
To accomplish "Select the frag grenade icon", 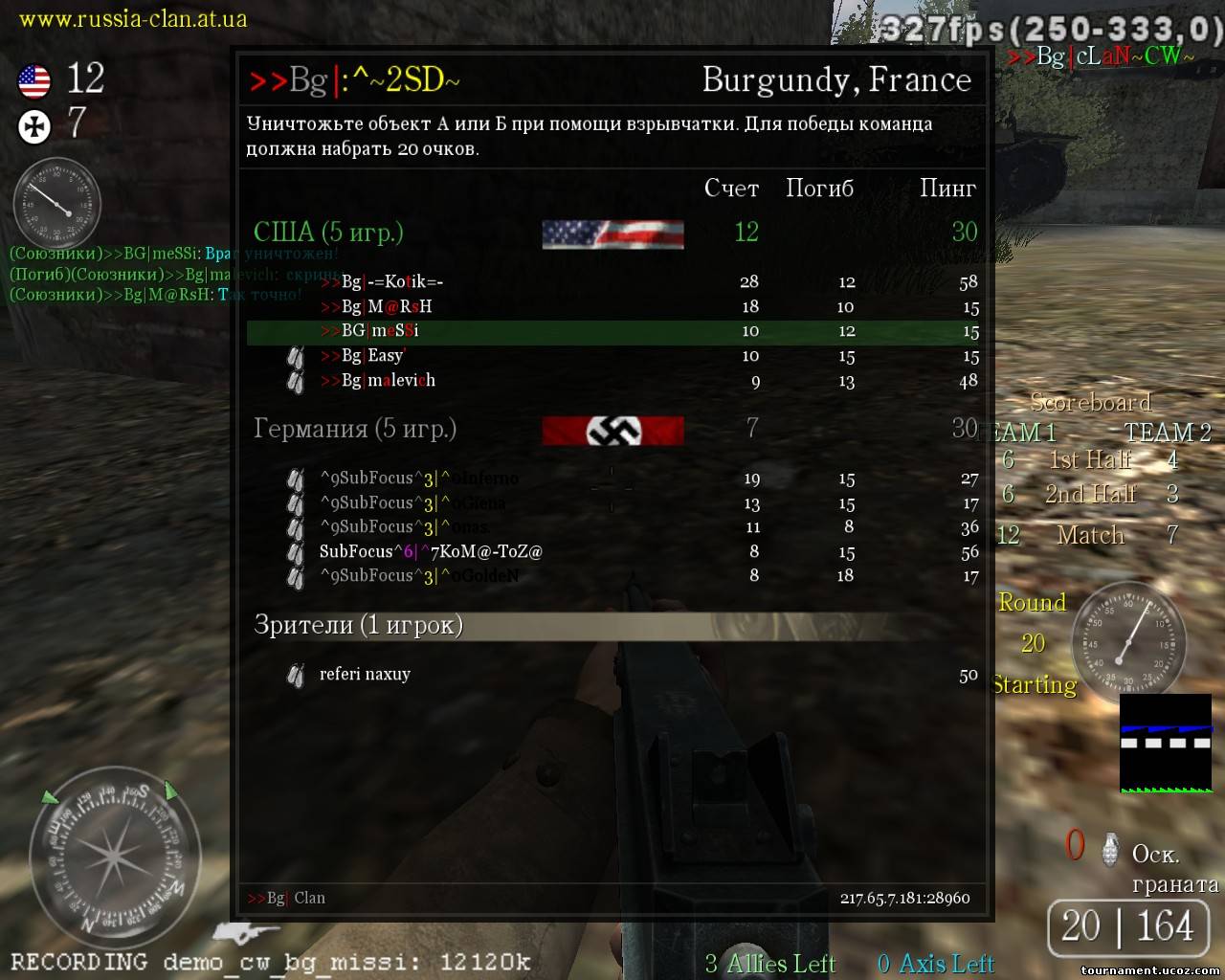I will click(x=1110, y=848).
